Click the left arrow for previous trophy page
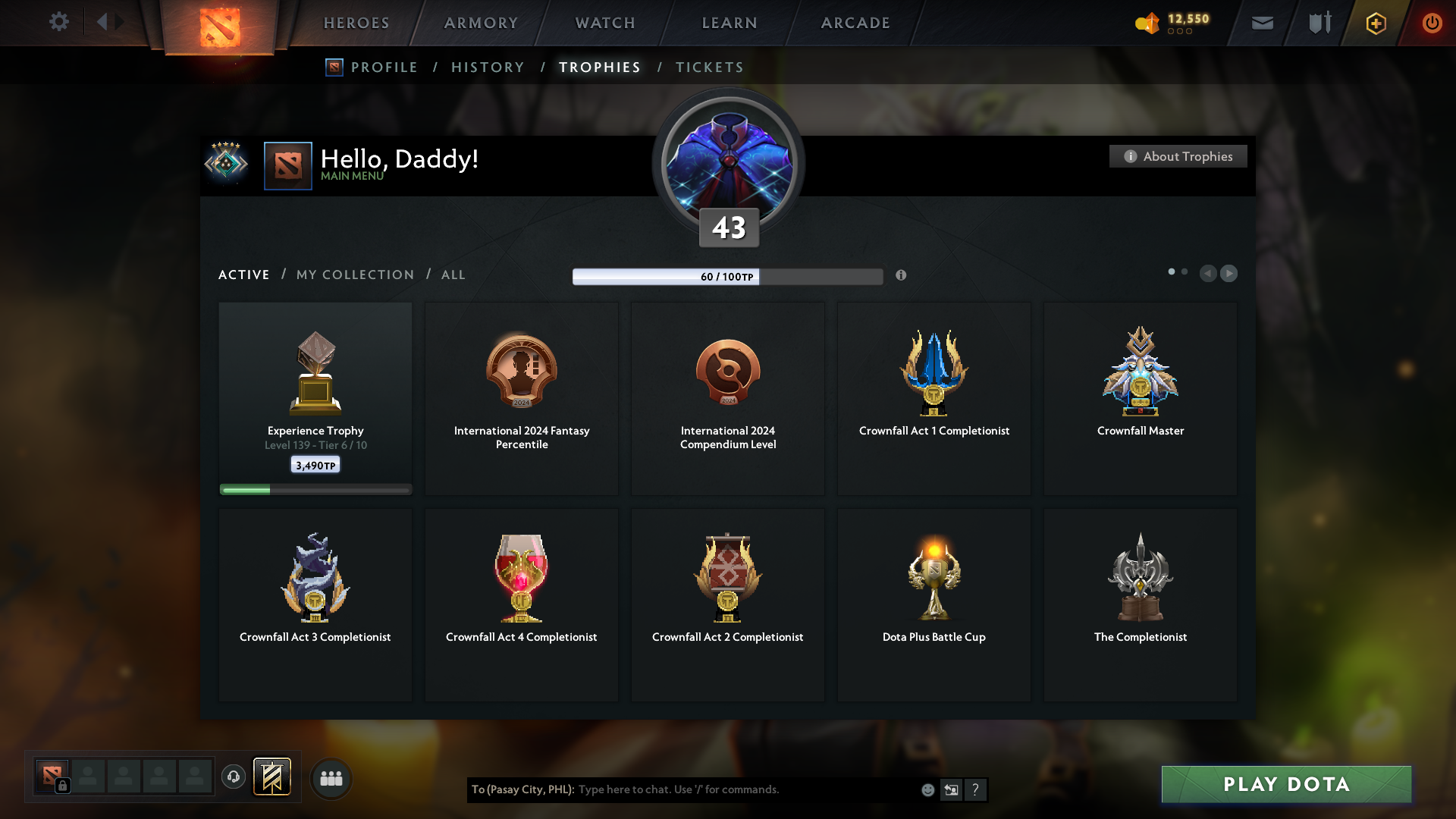The image size is (1456, 819). click(x=1209, y=274)
